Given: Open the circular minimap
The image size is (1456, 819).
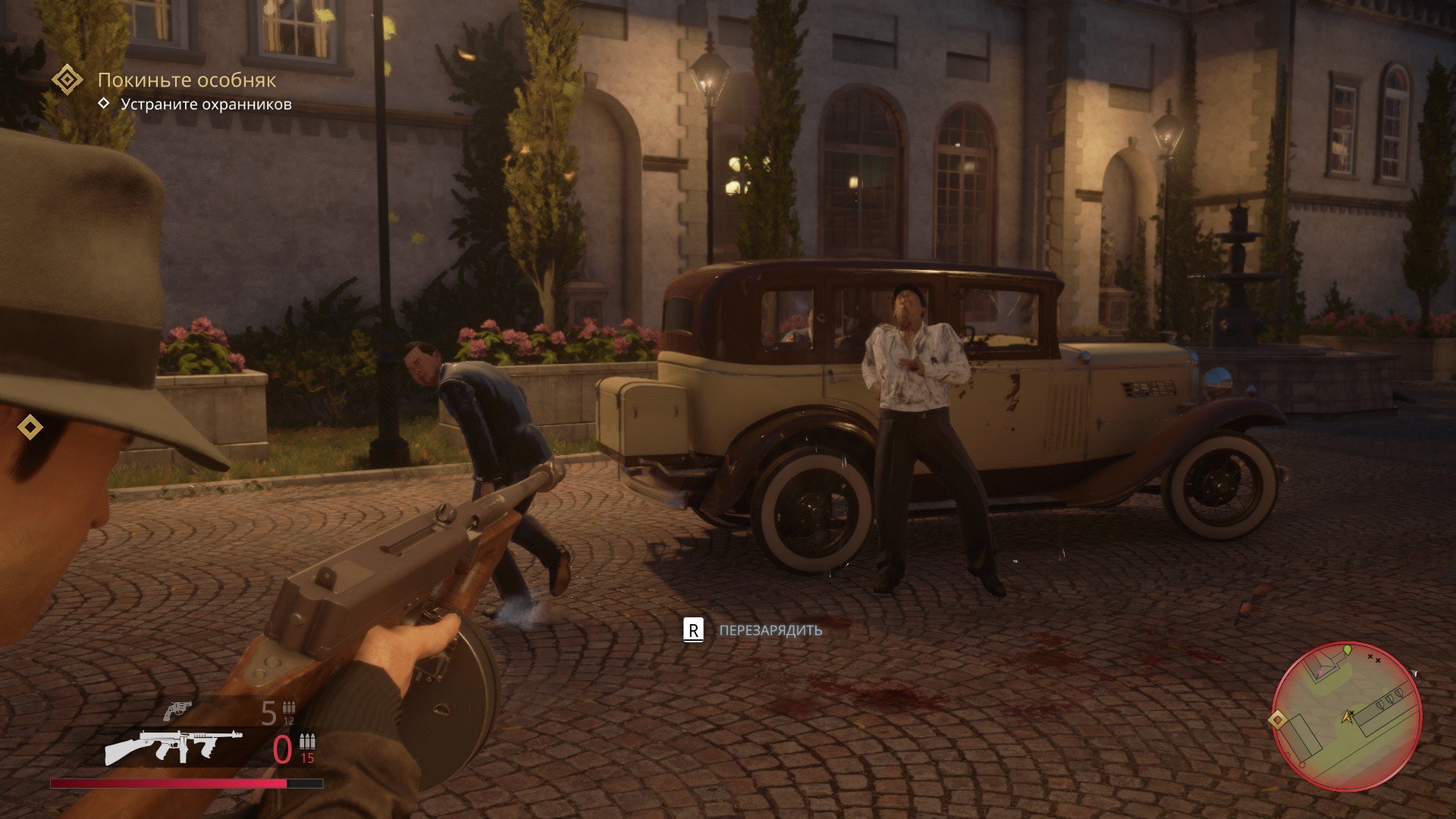Looking at the screenshot, I should pyautogui.click(x=1346, y=716).
